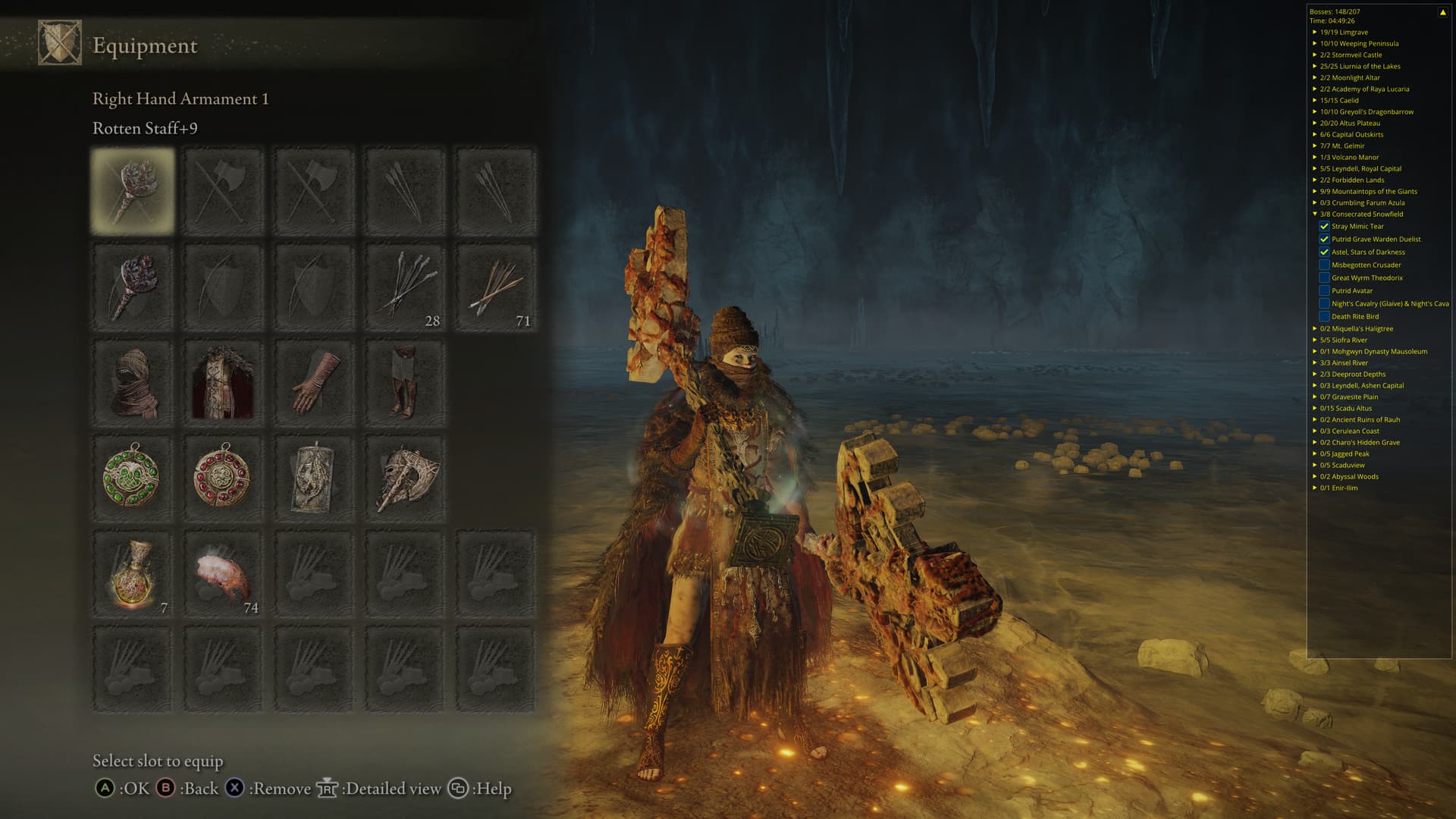Choose the green-jeweled medallion talisman
This screenshot has height=819, width=1456.
pyautogui.click(x=133, y=479)
